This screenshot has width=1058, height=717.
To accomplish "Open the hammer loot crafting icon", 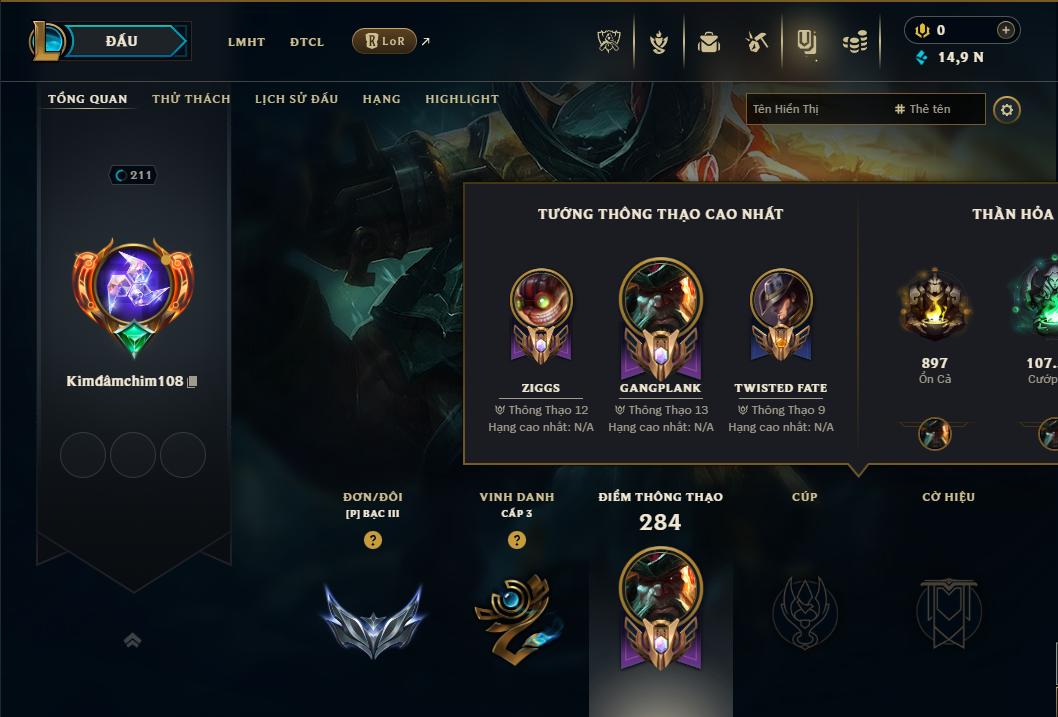I will [x=757, y=42].
